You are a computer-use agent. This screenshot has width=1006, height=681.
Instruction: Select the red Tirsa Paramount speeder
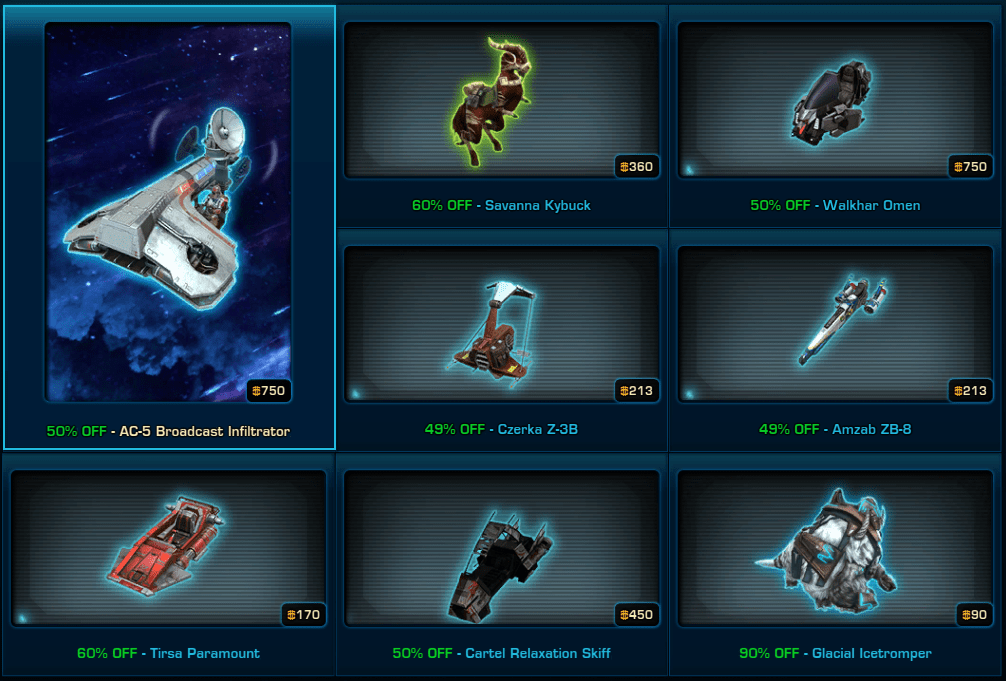(x=168, y=549)
